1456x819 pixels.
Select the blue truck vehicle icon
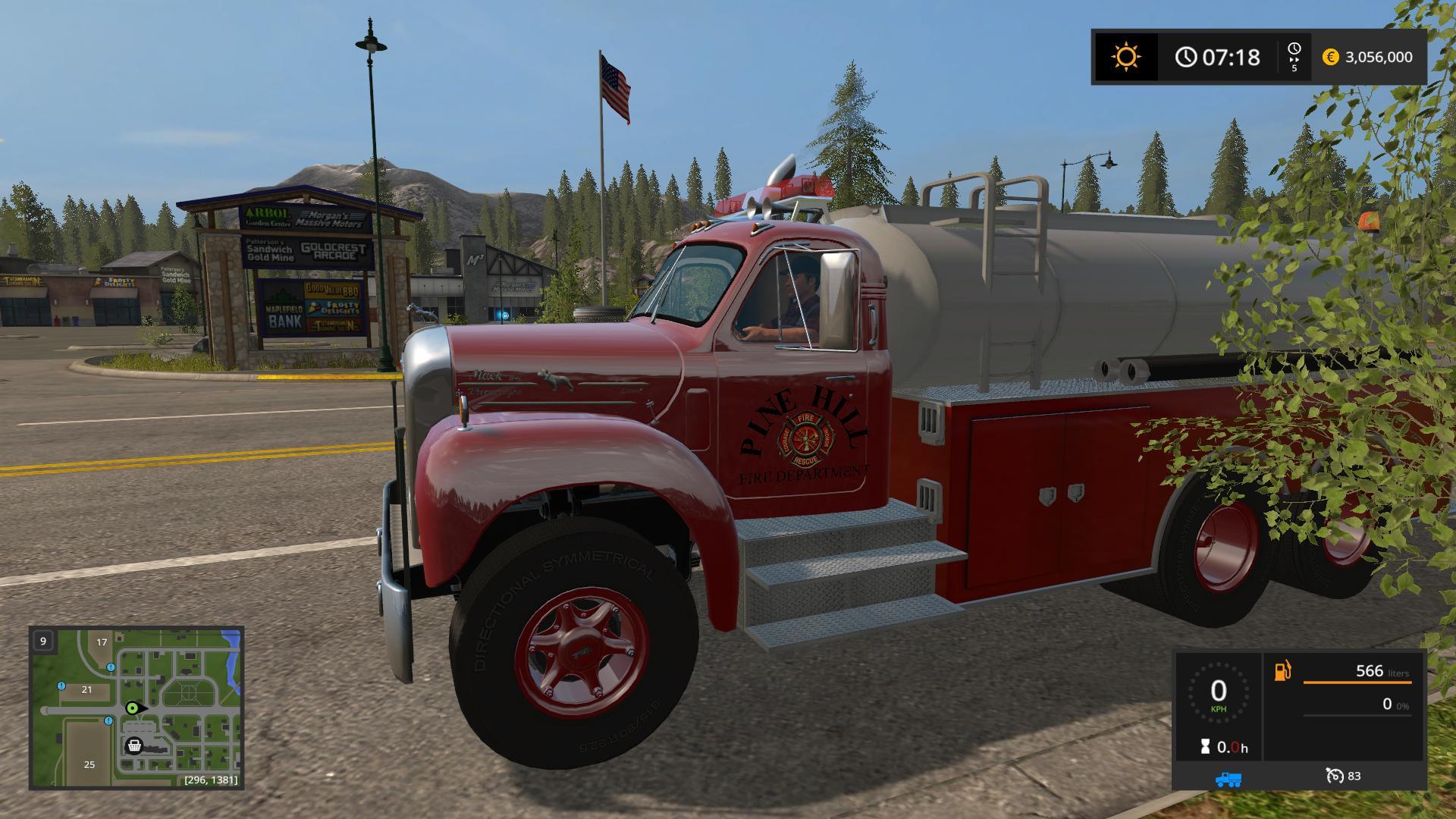1228,779
